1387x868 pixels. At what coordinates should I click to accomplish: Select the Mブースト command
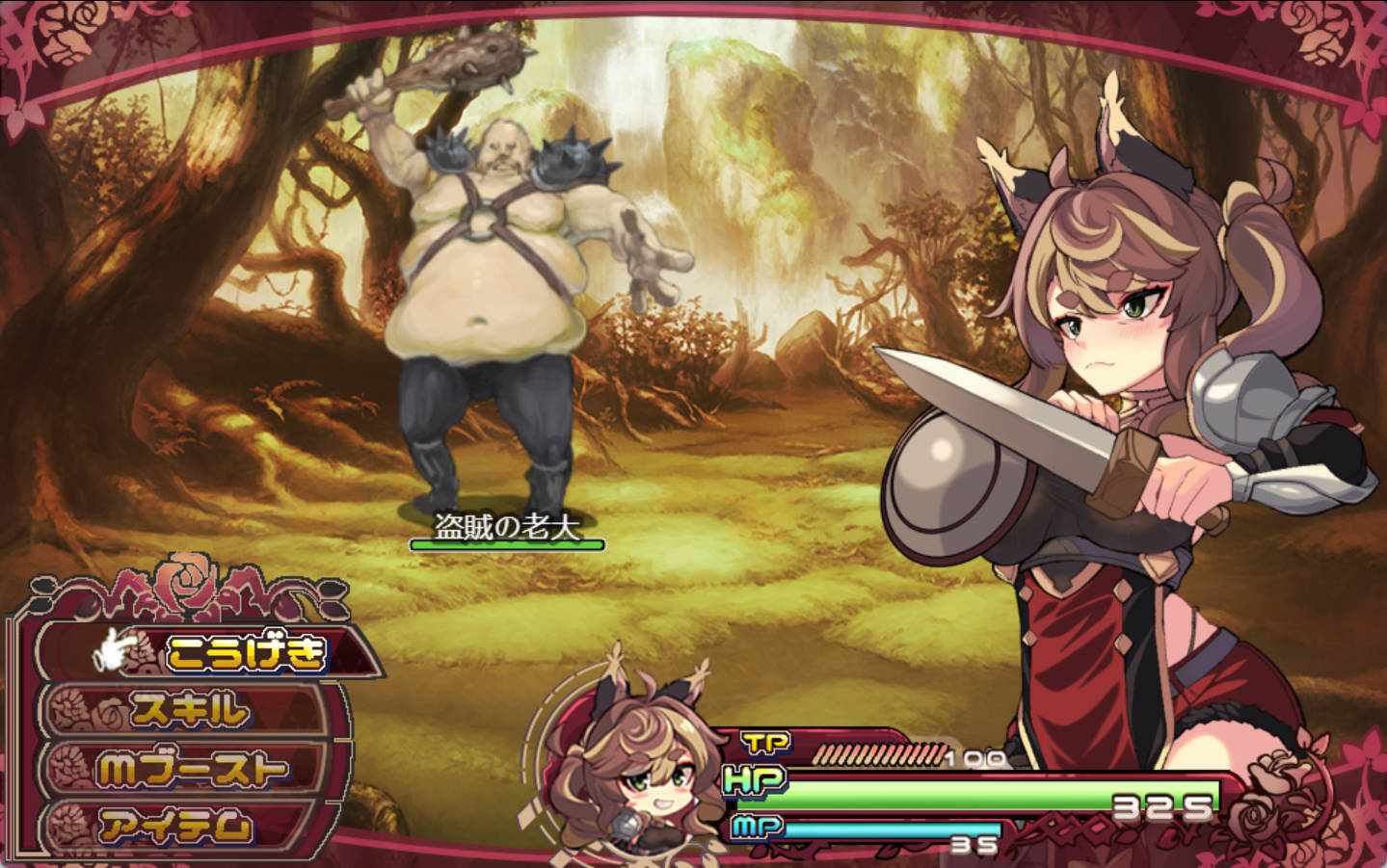pyautogui.click(x=191, y=769)
